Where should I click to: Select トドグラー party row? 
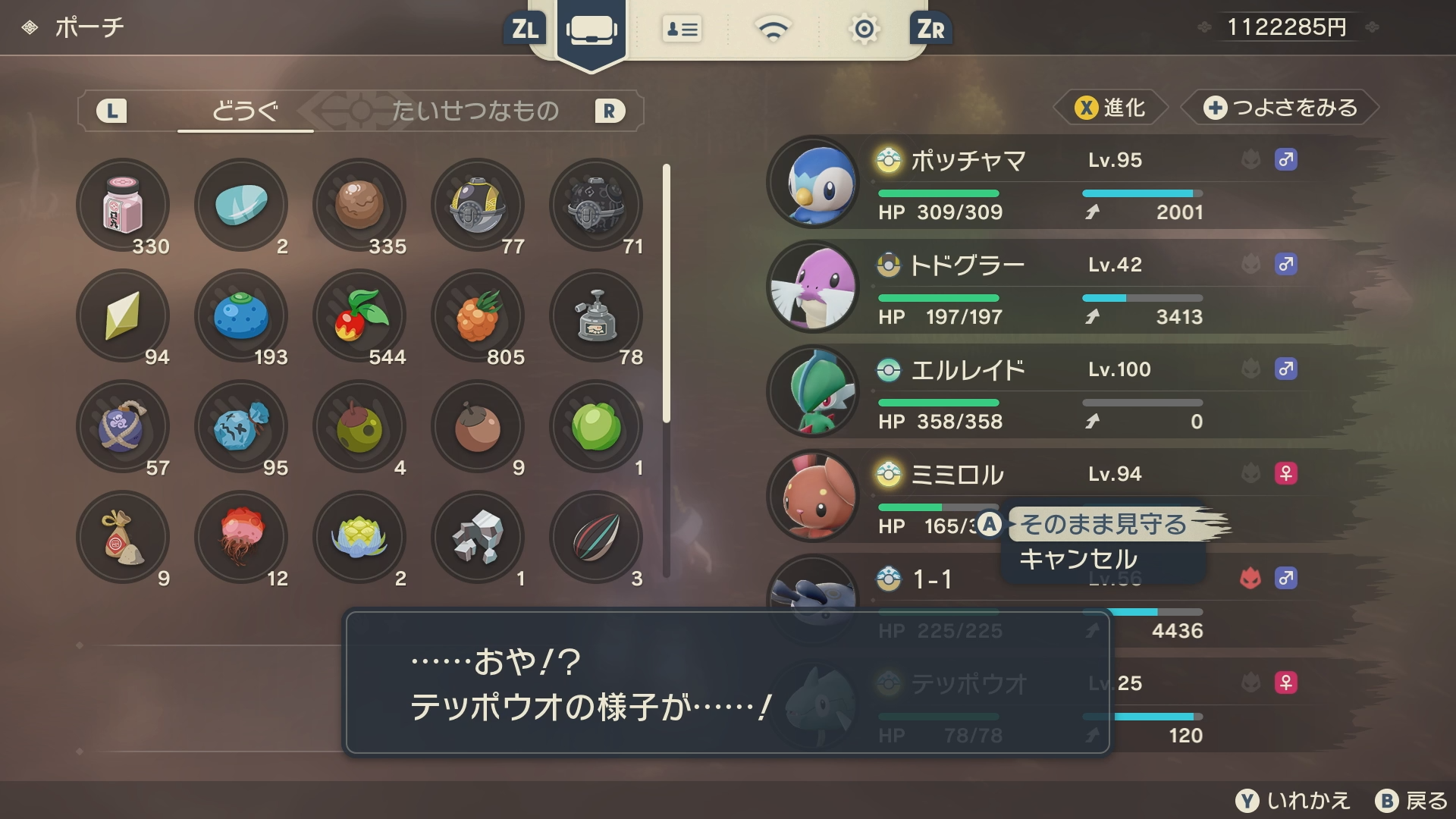tap(968, 265)
